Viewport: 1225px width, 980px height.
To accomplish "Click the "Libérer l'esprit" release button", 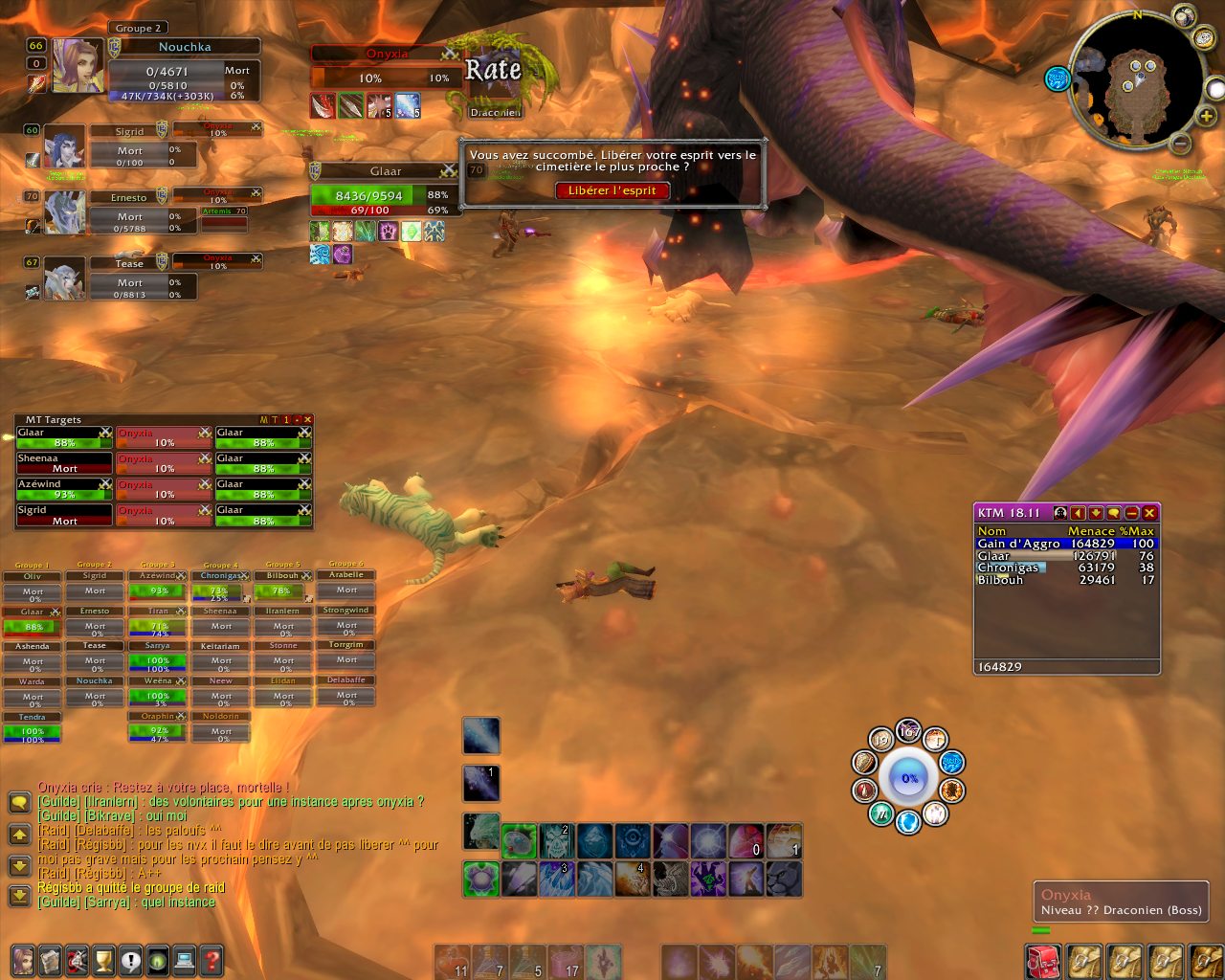I will 612,190.
